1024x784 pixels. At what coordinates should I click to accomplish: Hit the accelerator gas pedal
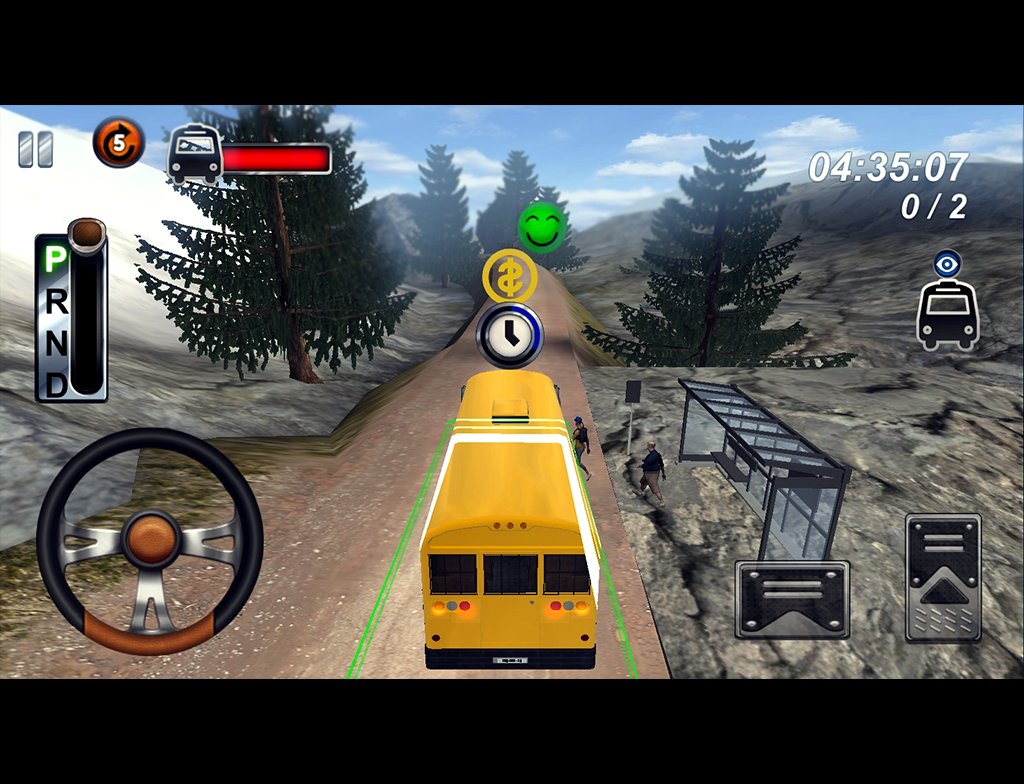[943, 577]
